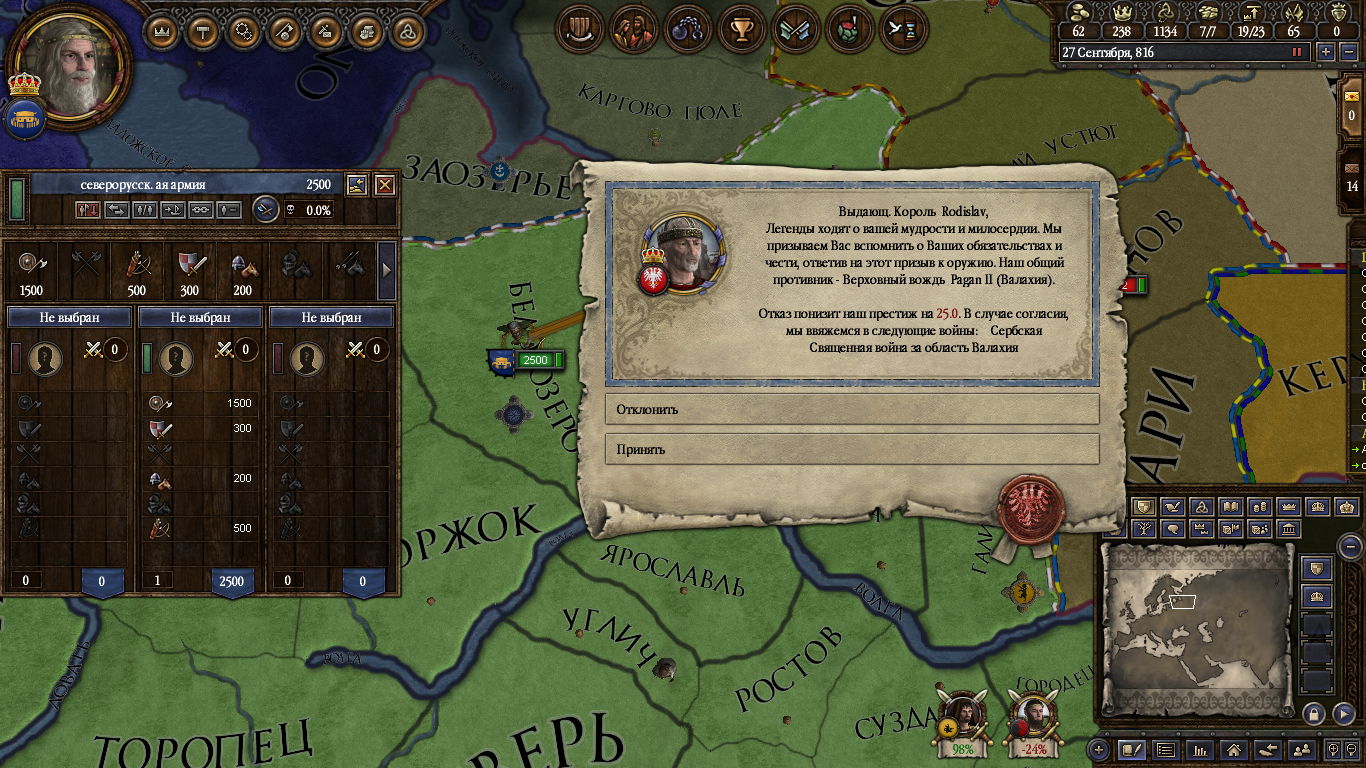The image size is (1366, 768).
Task: Open the triquetra religion tab in the top bar
Action: 406,31
